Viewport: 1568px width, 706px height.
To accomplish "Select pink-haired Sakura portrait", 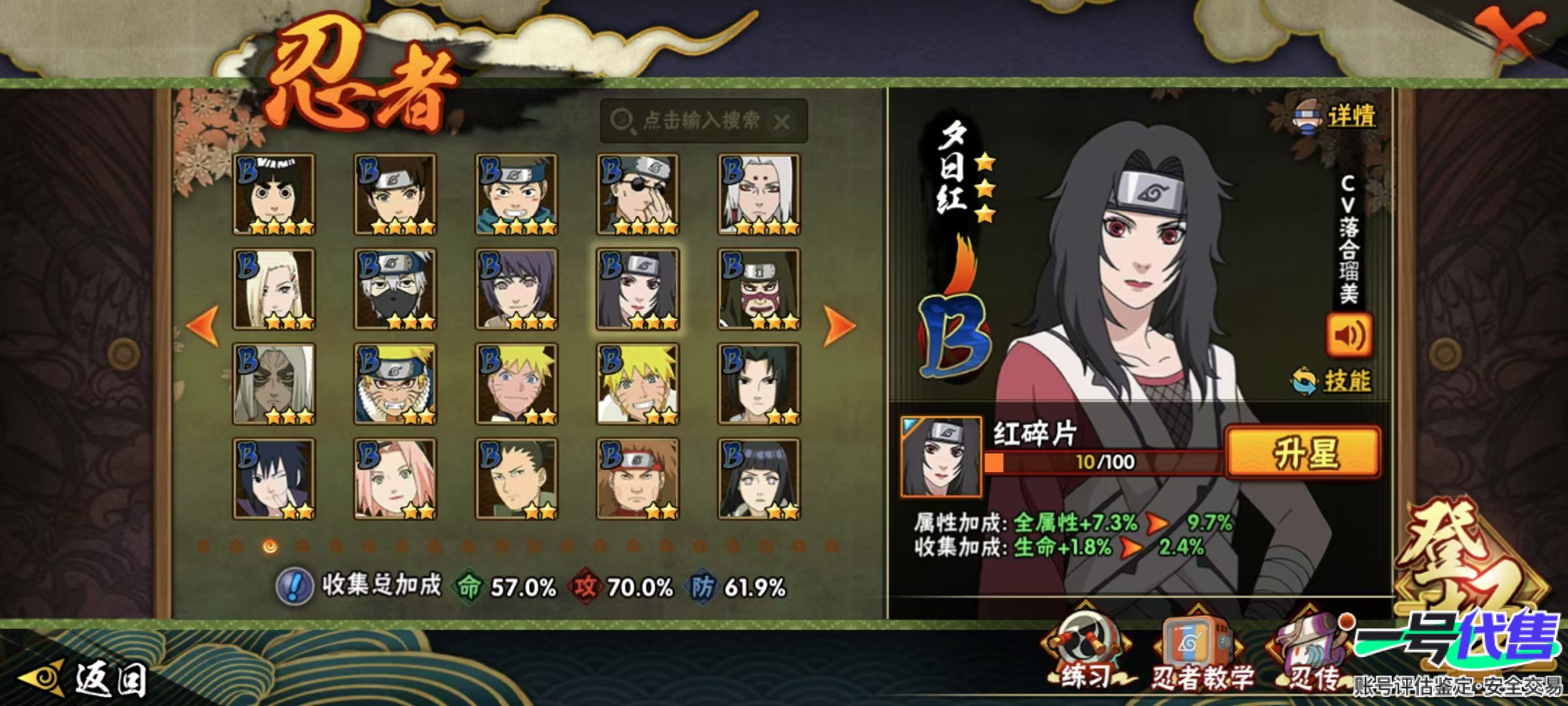I will 395,479.
